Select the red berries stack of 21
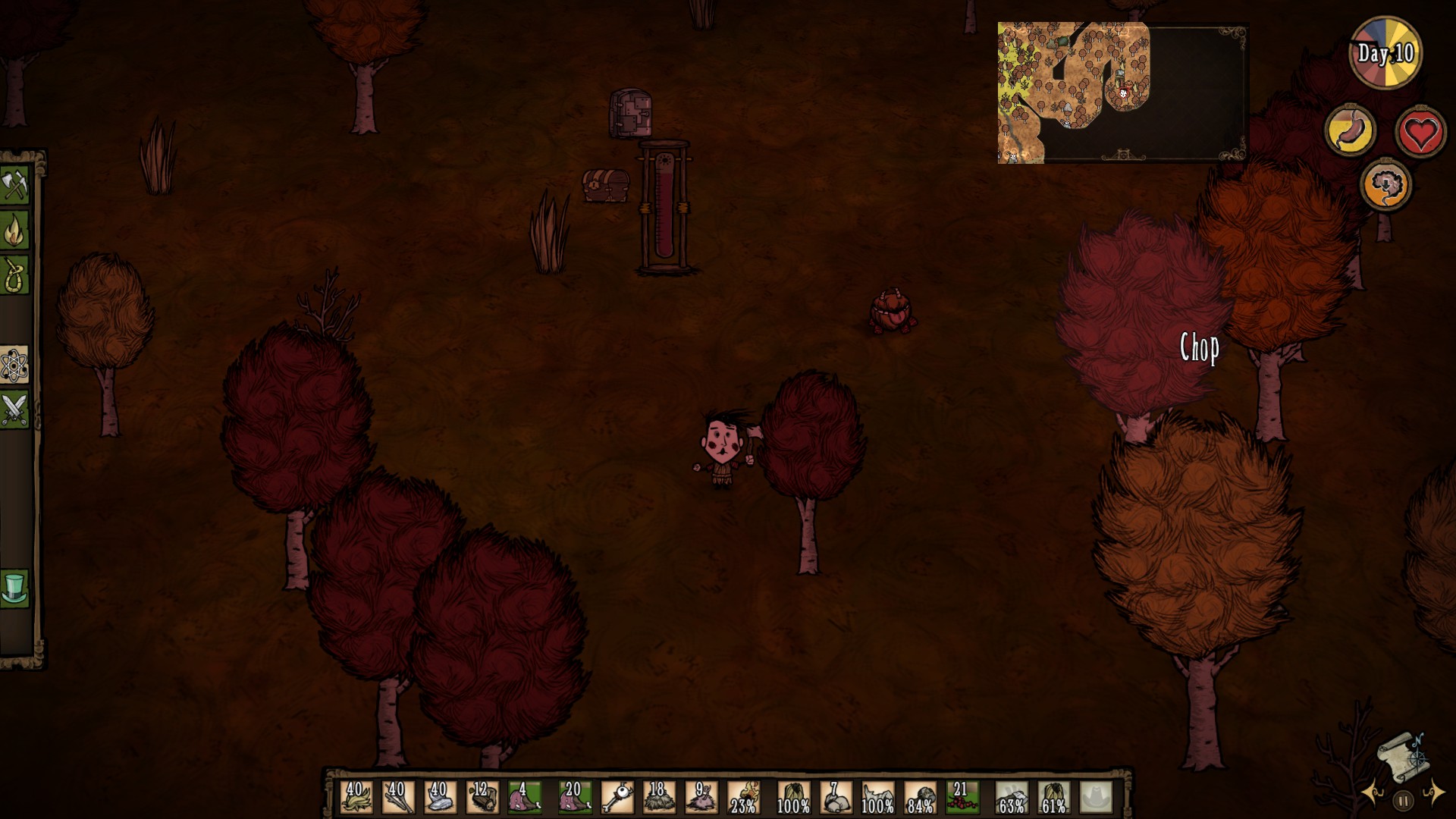This screenshot has height=819, width=1456. (962, 798)
